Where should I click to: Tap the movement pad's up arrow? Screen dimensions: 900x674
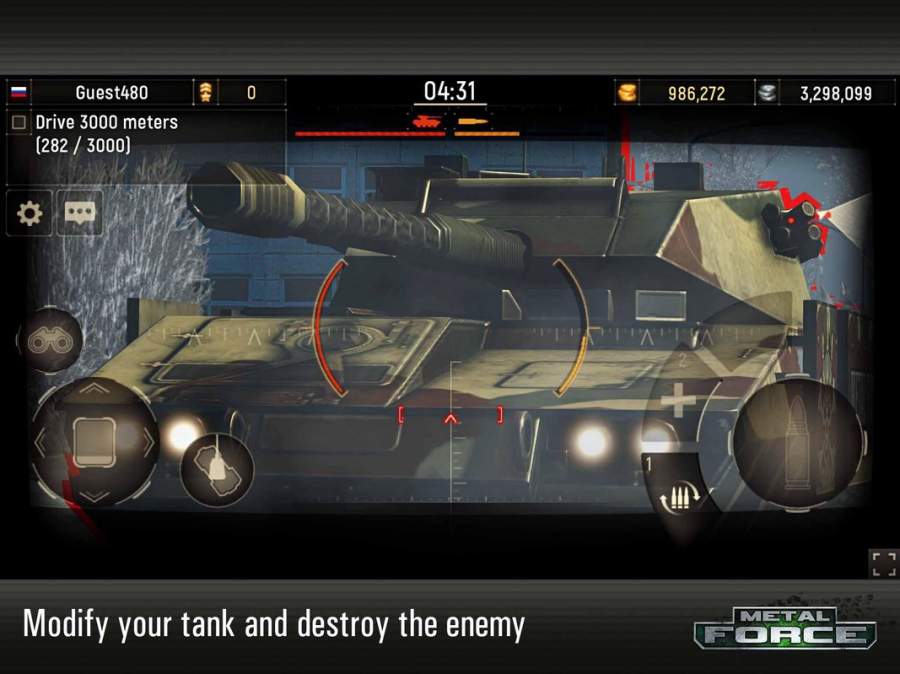[94, 388]
